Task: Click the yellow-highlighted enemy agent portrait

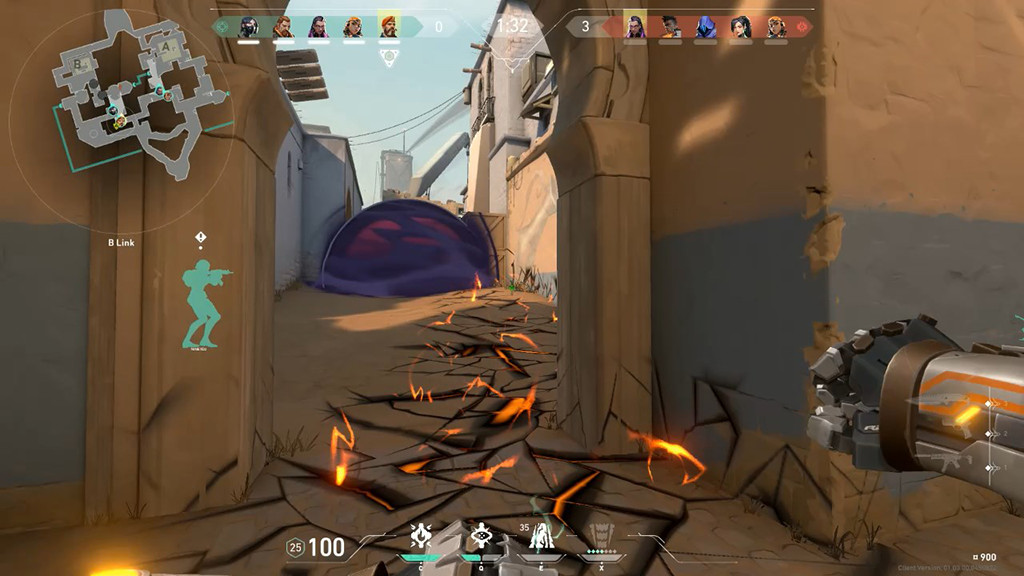Action: pyautogui.click(x=635, y=27)
